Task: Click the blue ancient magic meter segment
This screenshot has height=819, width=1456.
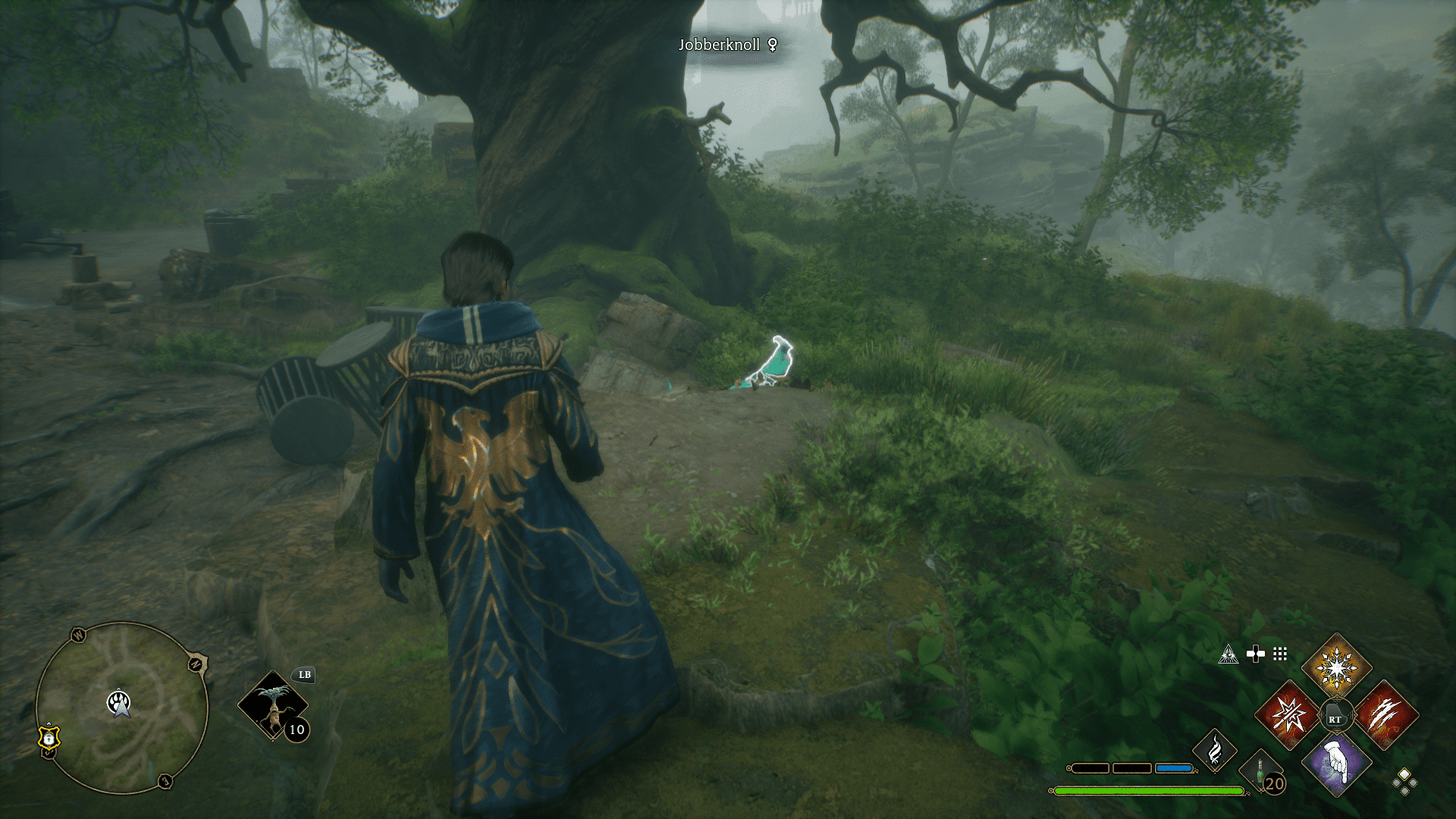Action: tap(1173, 768)
